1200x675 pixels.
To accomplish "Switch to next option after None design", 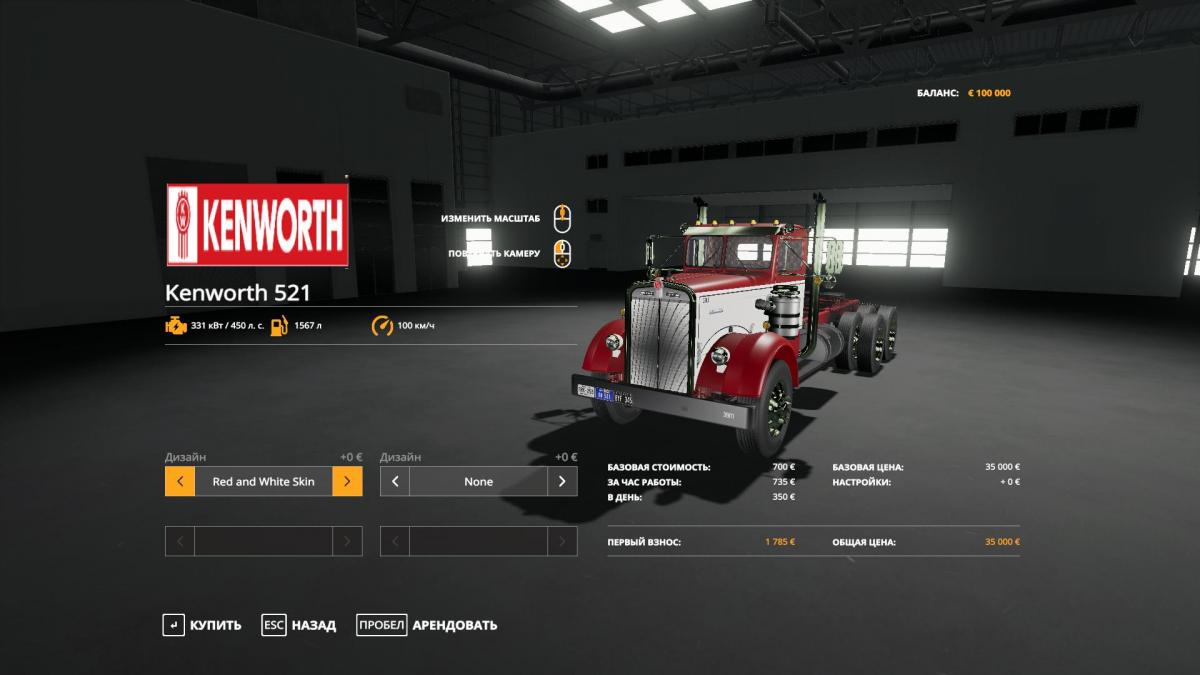I will click(562, 481).
